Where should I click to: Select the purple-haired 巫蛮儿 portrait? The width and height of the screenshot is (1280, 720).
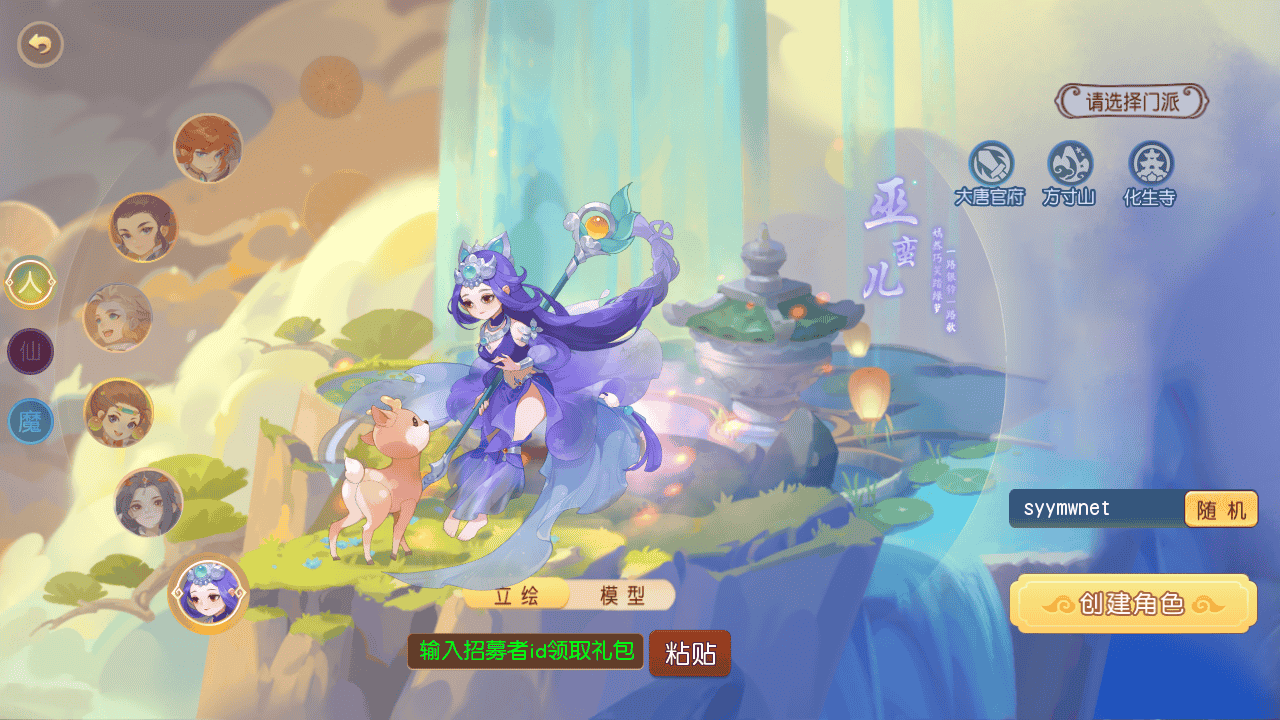(209, 593)
